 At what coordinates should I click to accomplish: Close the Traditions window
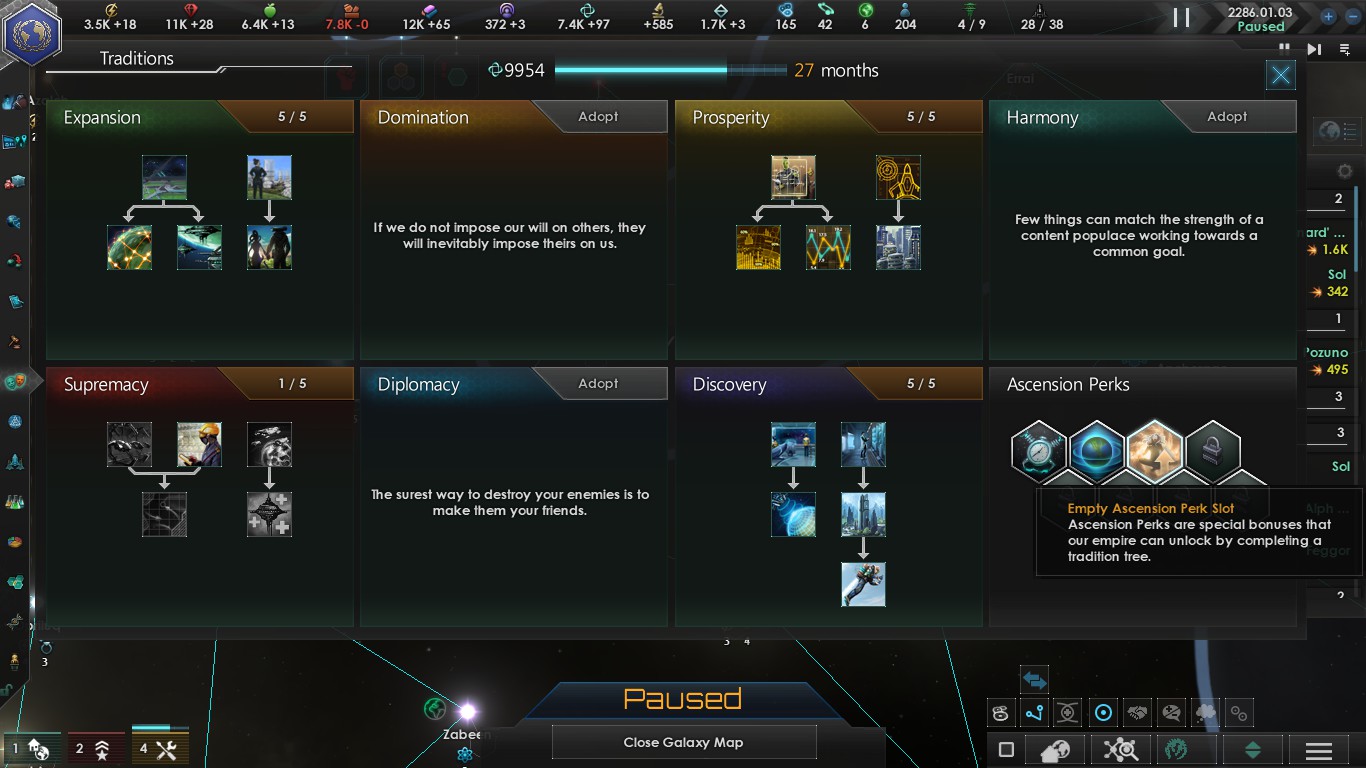point(1280,75)
